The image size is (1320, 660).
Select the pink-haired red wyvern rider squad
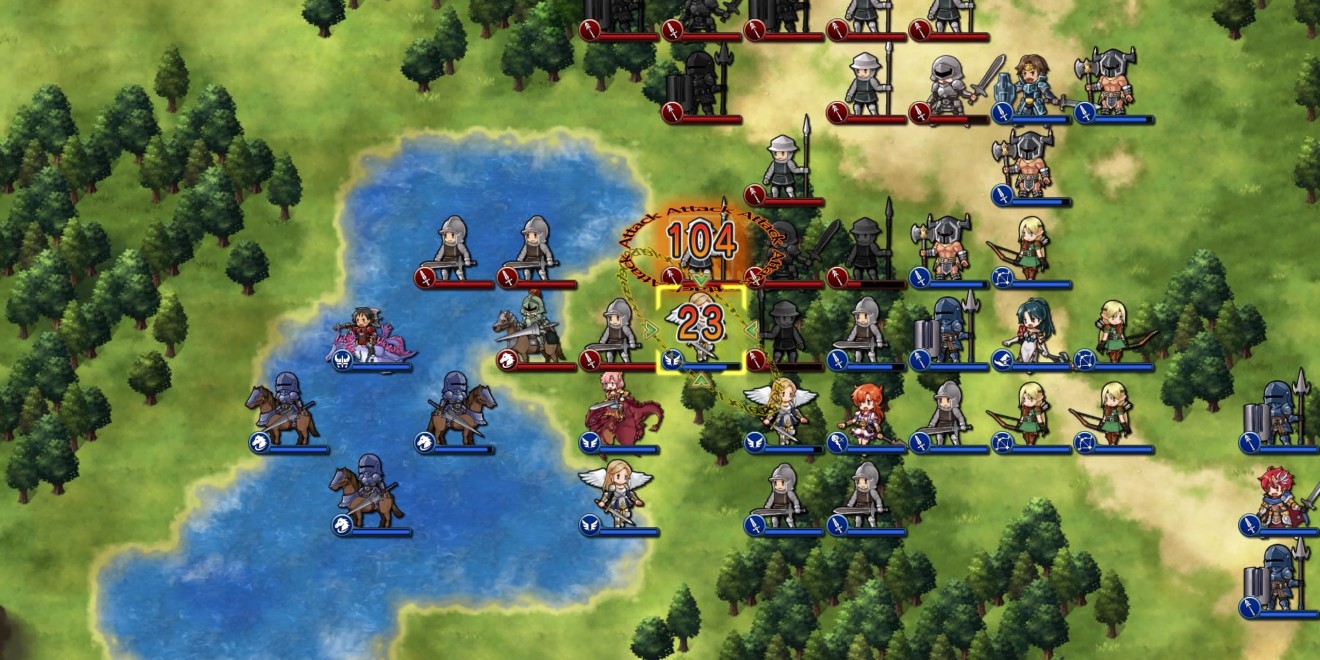pyautogui.click(x=619, y=410)
